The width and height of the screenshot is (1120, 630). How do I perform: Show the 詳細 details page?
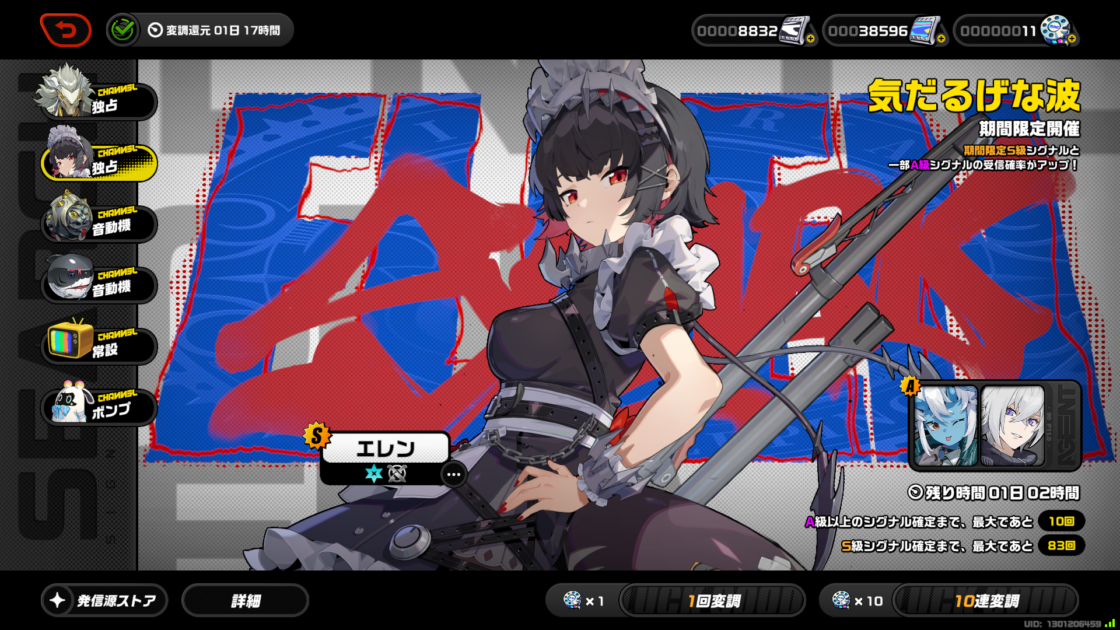click(x=245, y=600)
